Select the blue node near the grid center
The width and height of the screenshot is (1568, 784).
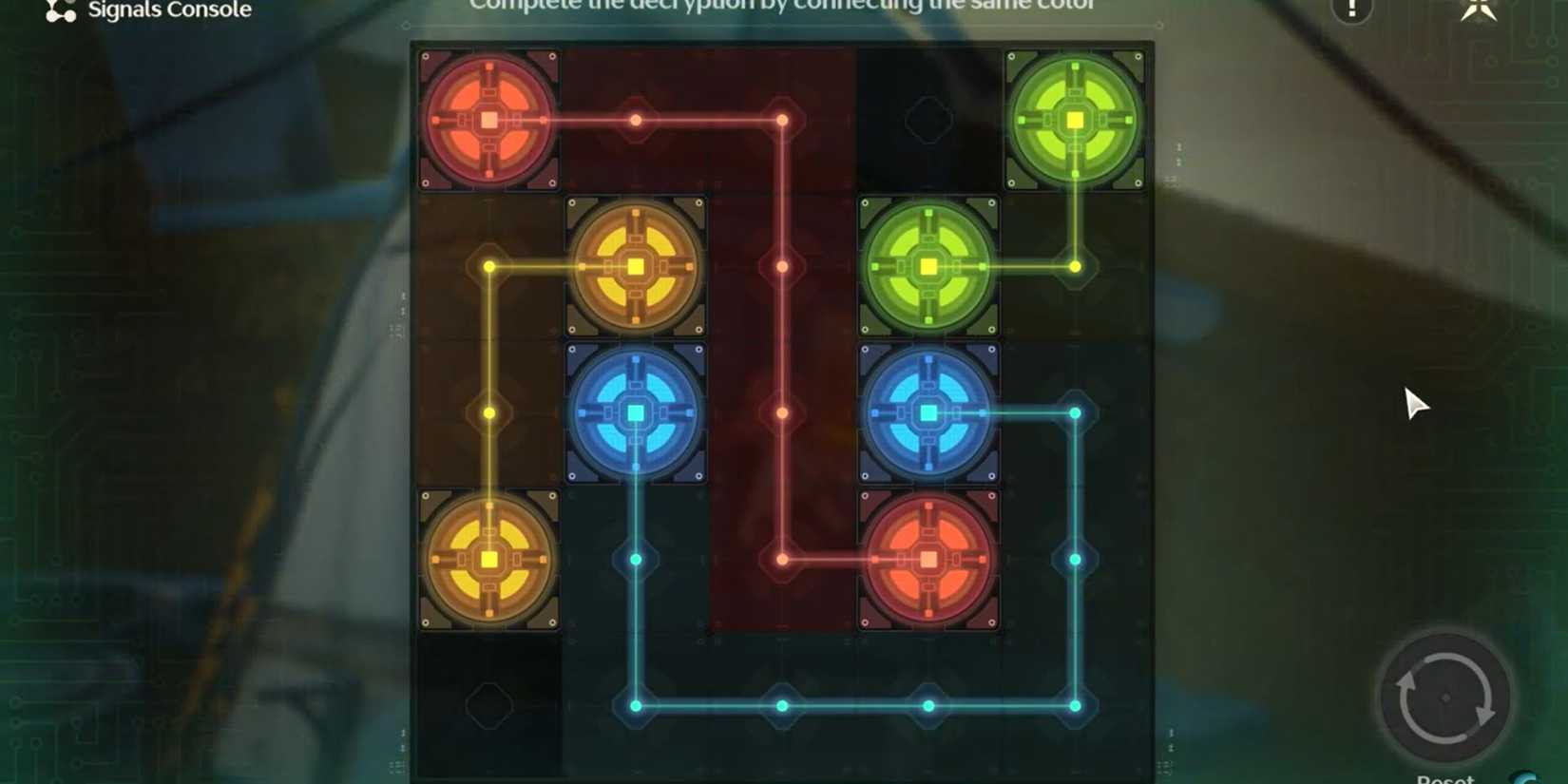pos(635,412)
